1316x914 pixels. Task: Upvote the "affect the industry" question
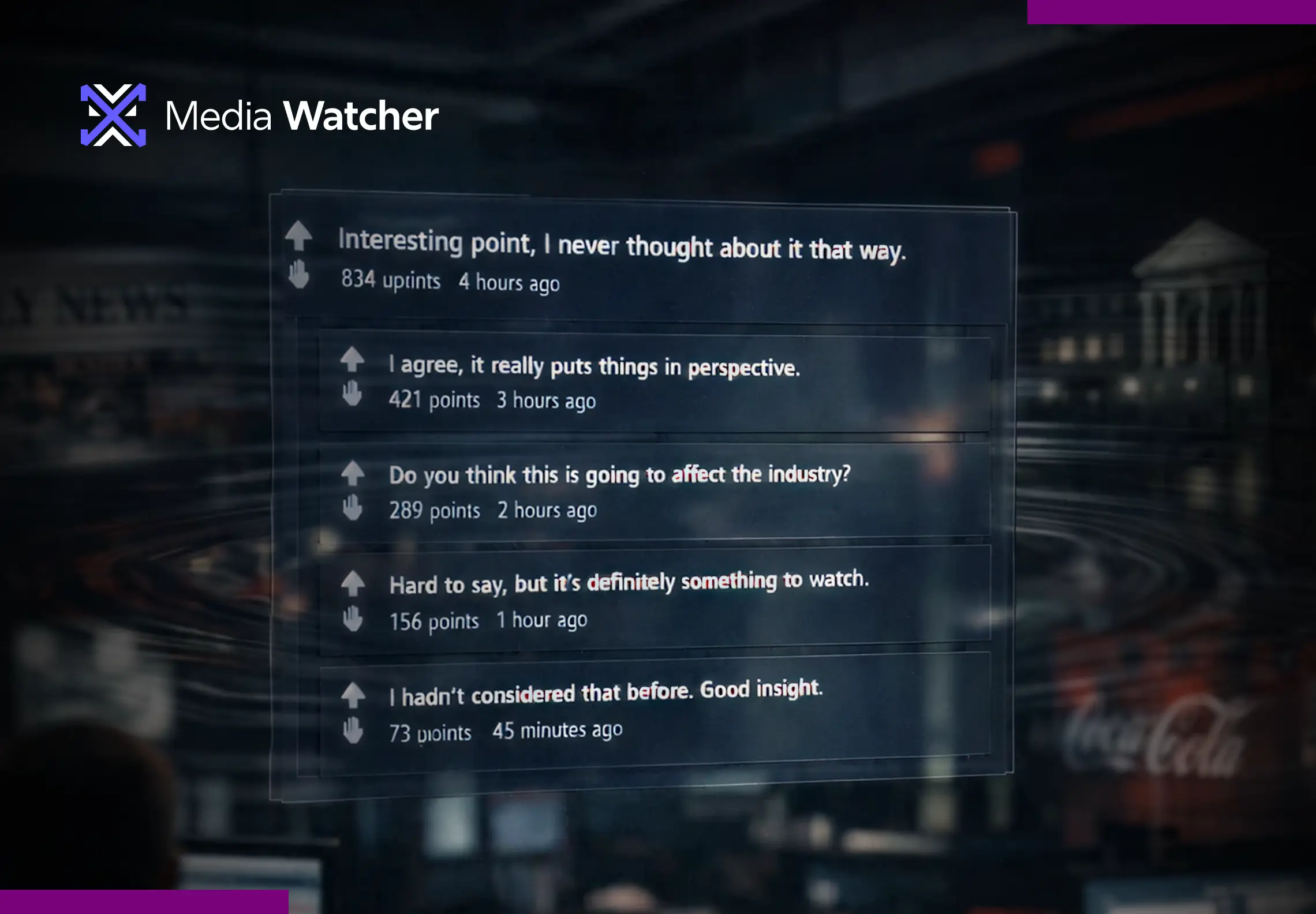pos(353,474)
